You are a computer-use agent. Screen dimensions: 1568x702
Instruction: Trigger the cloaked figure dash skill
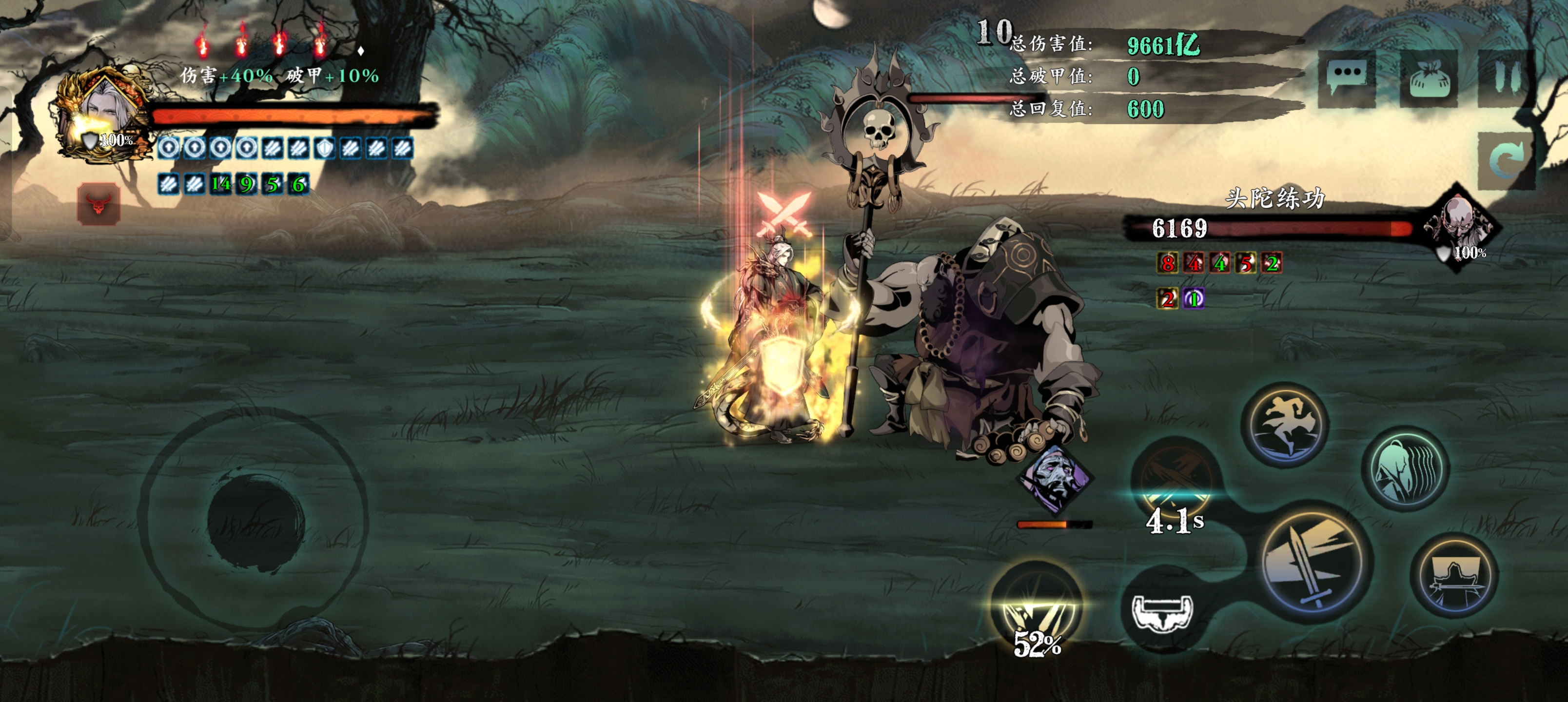[1405, 468]
